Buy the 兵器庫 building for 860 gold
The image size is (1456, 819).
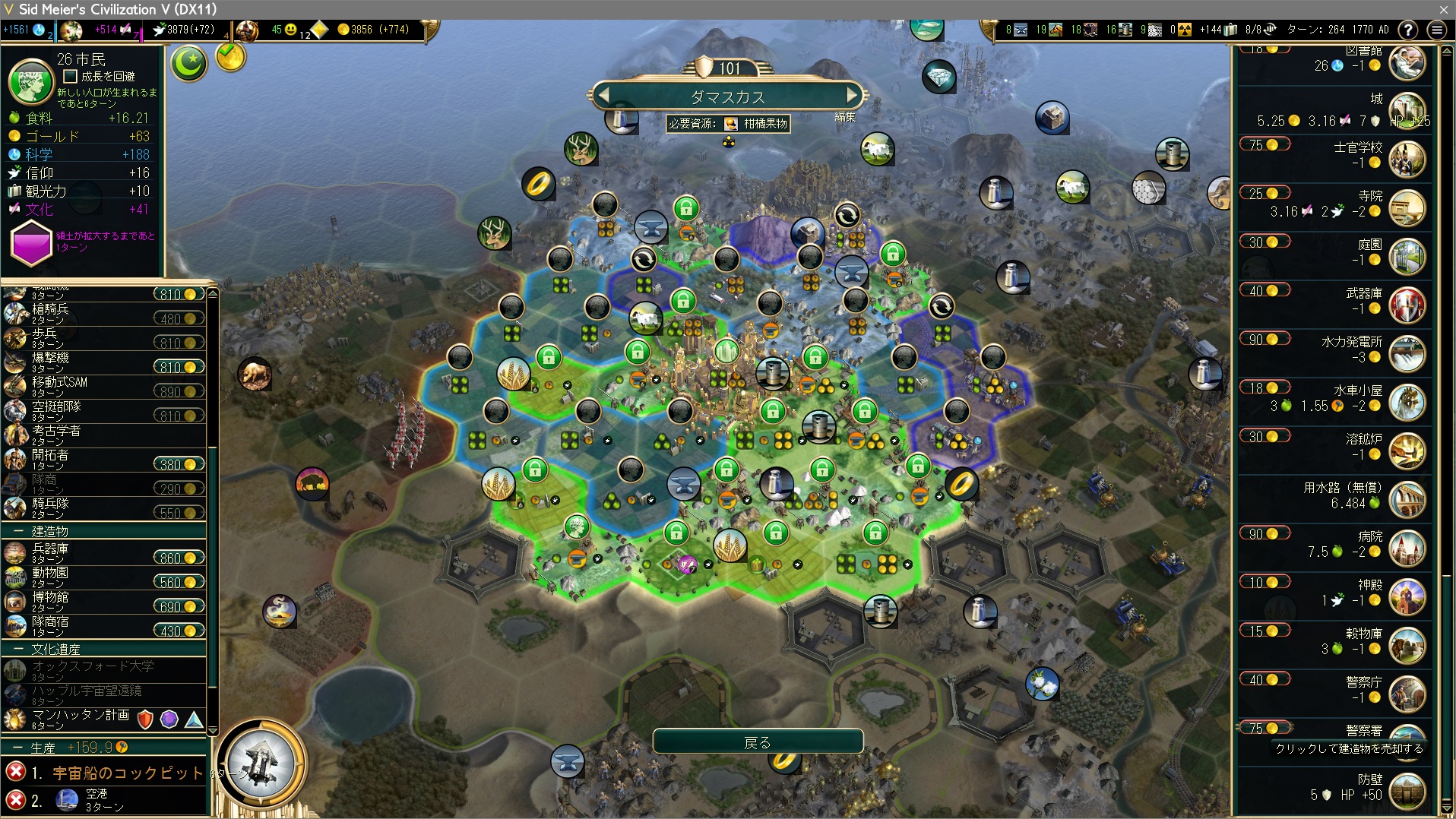pyautogui.click(x=179, y=558)
